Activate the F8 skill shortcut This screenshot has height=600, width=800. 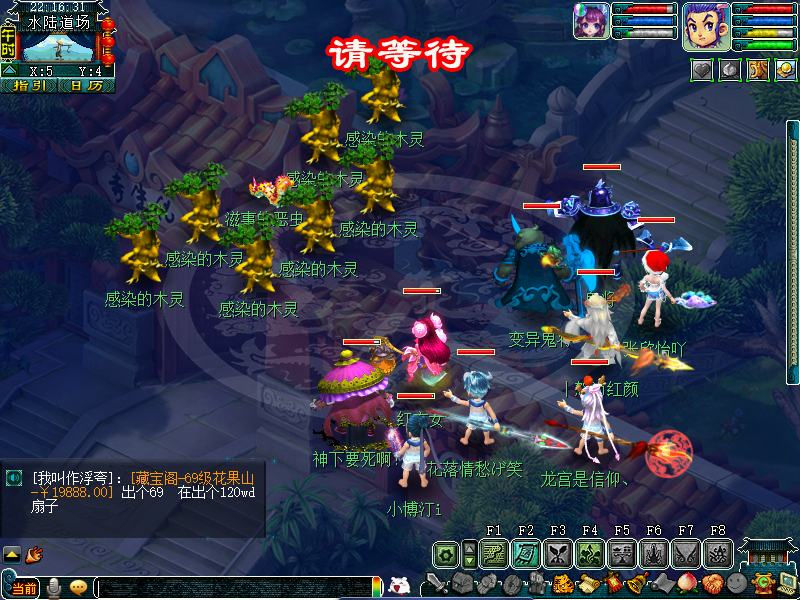point(717,553)
